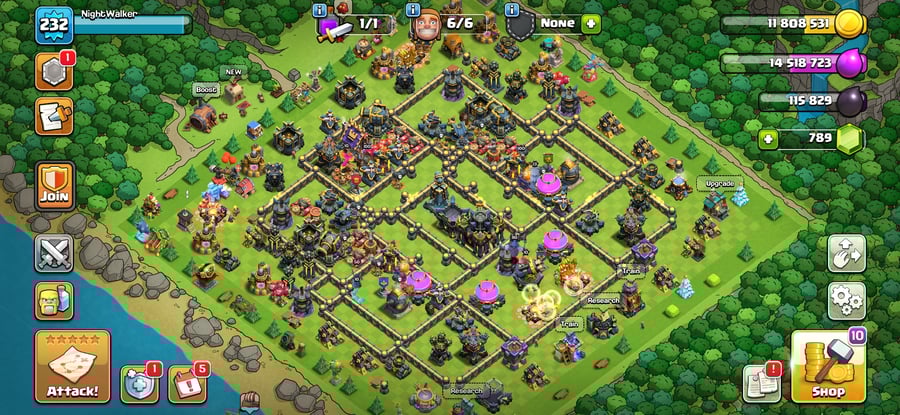Tap the Join clan button
900x415 pixels.
coord(55,185)
